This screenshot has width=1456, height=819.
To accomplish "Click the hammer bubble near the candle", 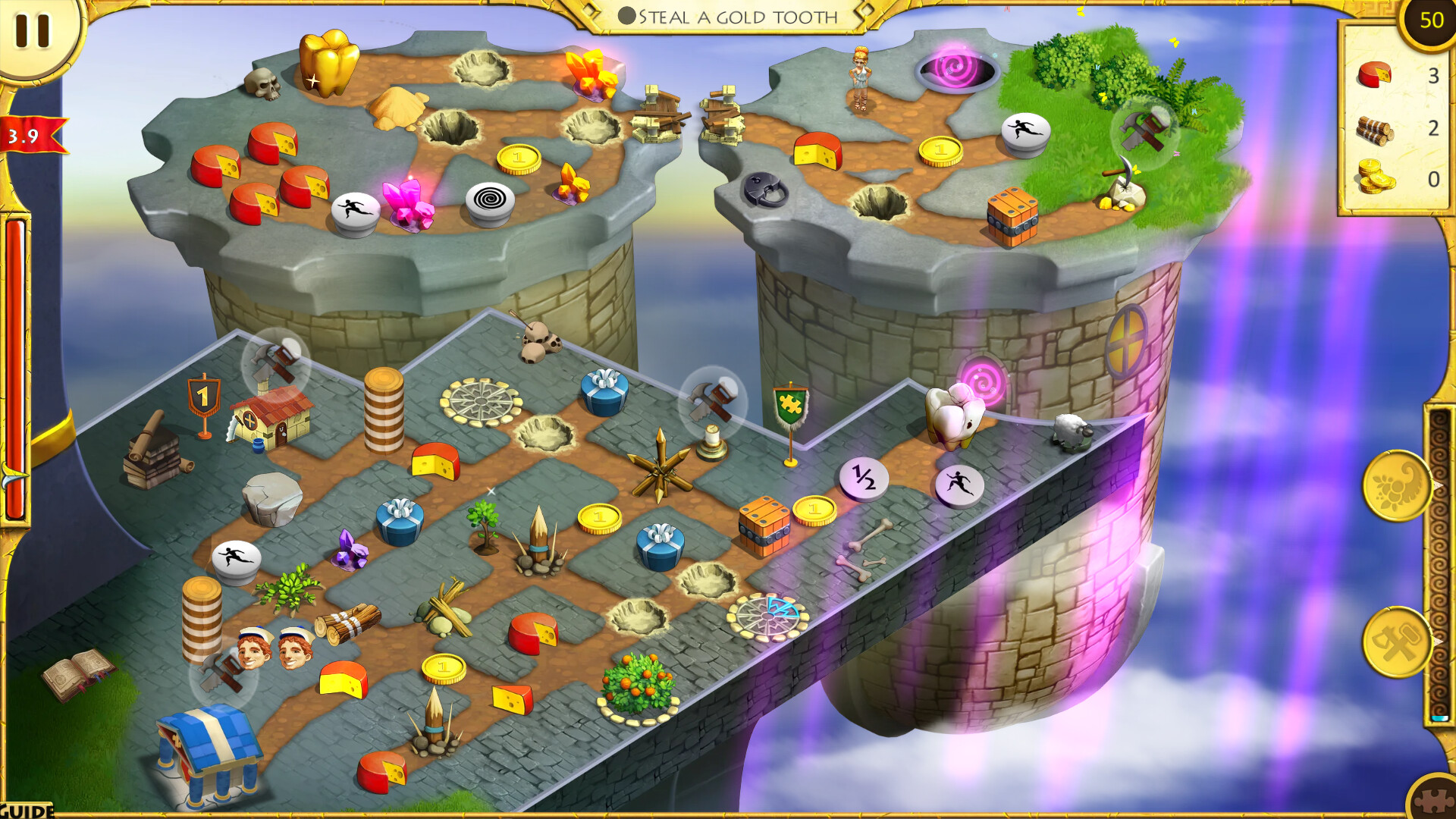I will 711,397.
